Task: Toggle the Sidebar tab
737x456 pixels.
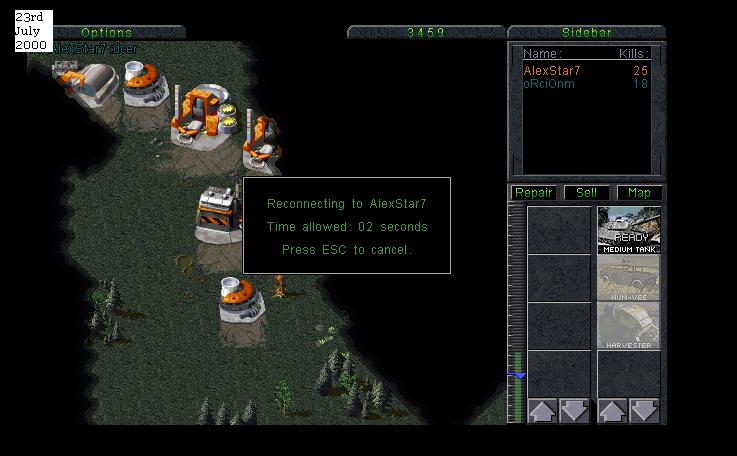Action: pyautogui.click(x=586, y=32)
